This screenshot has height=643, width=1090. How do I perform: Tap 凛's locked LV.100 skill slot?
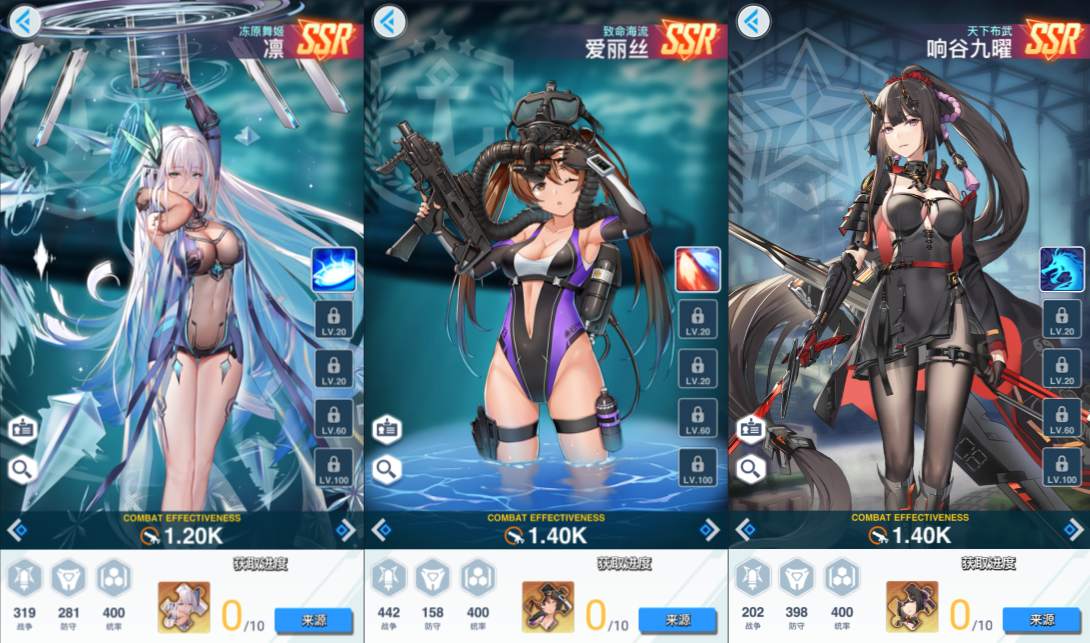coord(333,468)
